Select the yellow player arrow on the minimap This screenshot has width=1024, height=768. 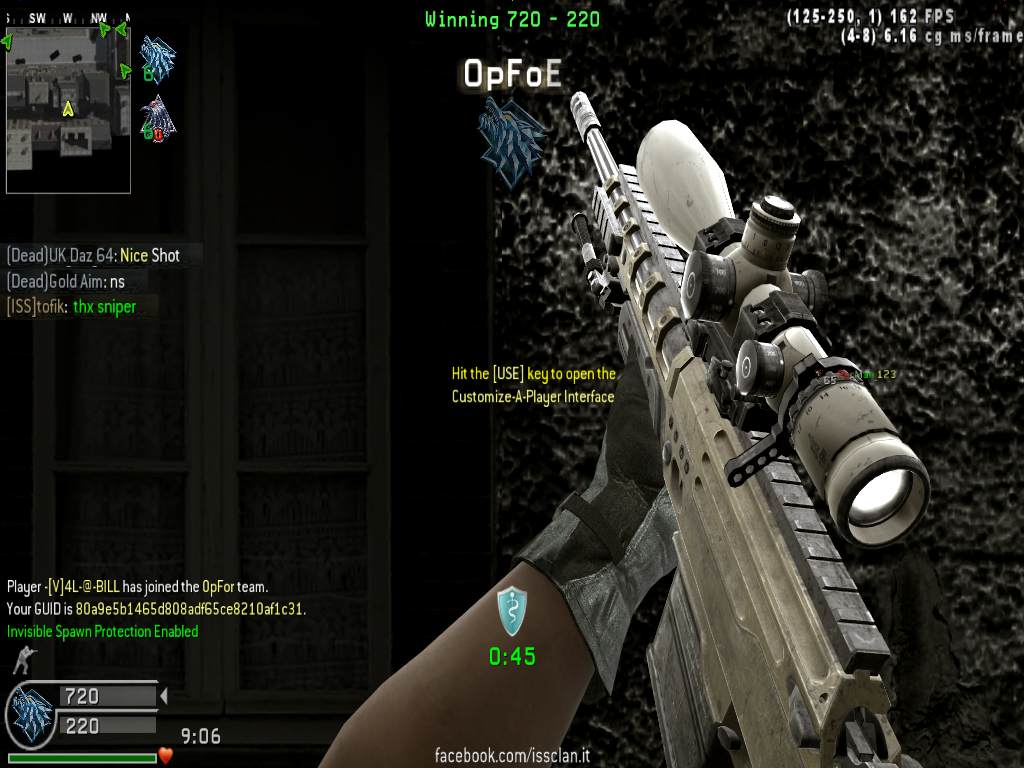(x=68, y=108)
